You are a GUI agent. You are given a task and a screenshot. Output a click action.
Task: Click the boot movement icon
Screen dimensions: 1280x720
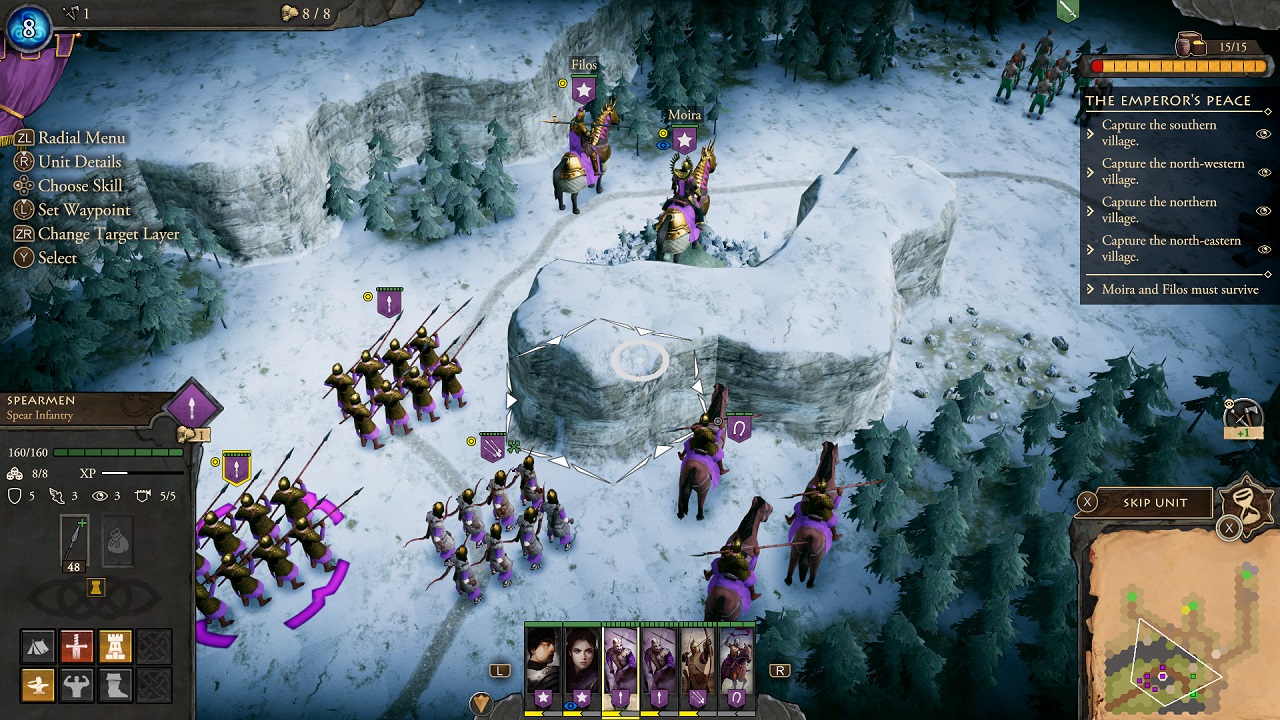tap(115, 686)
